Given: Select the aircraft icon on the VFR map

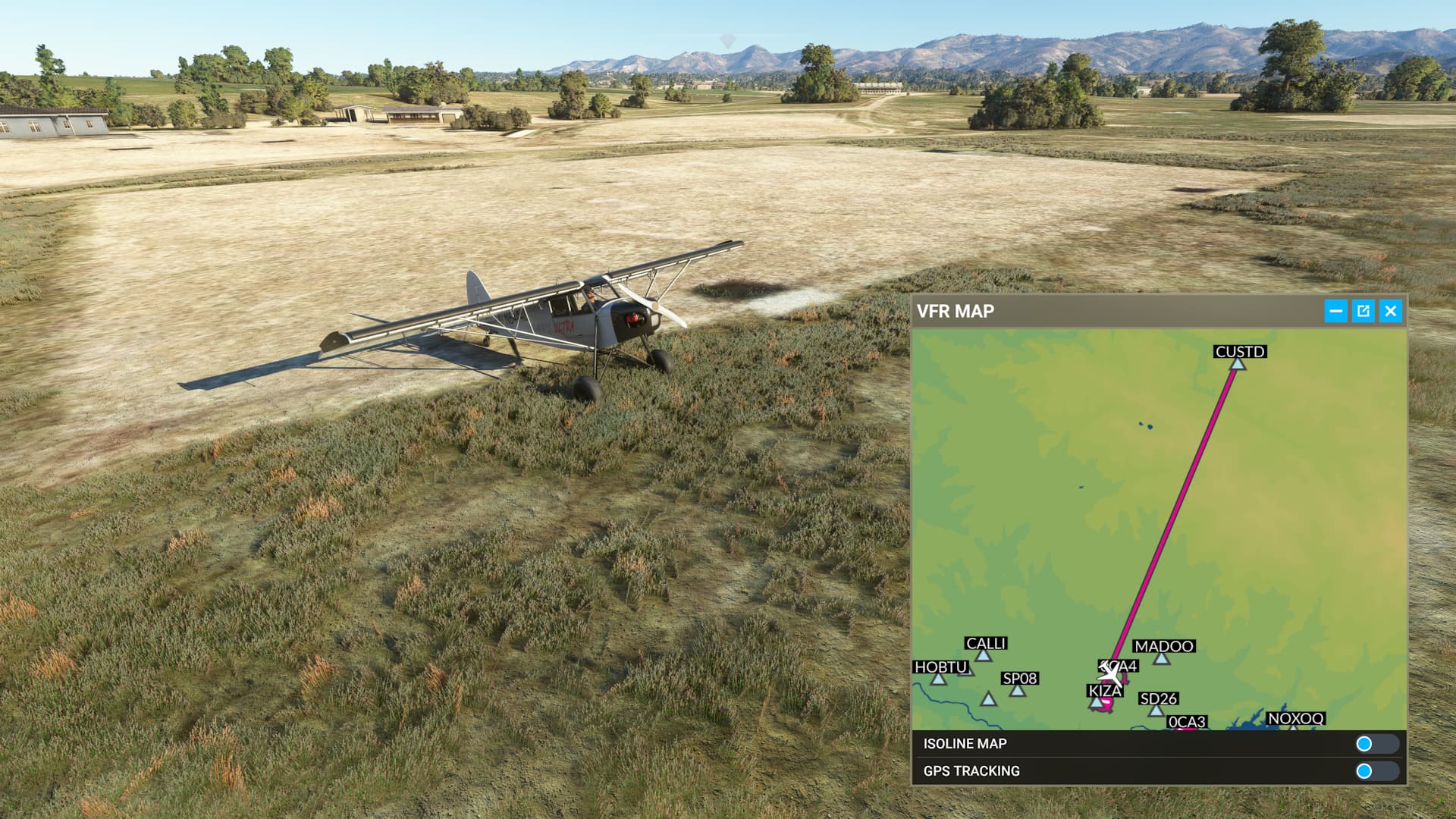Looking at the screenshot, I should [1110, 674].
